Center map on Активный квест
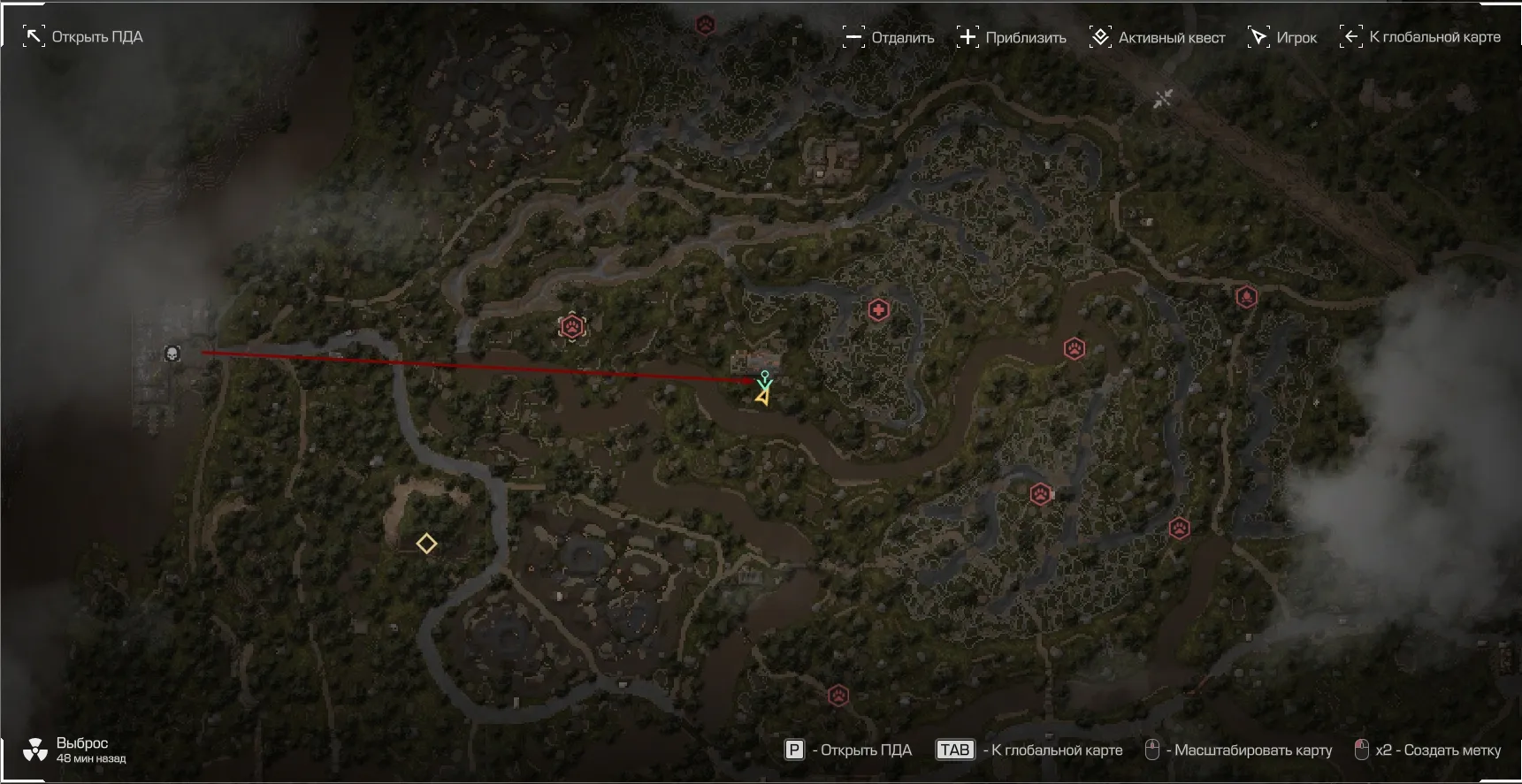 click(1158, 37)
